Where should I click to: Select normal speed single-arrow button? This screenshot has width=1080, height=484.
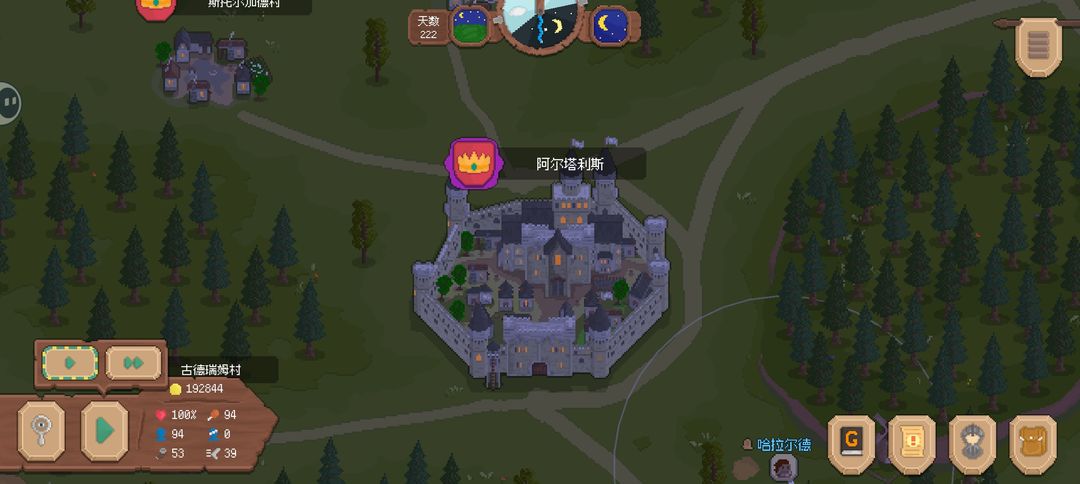[69, 362]
